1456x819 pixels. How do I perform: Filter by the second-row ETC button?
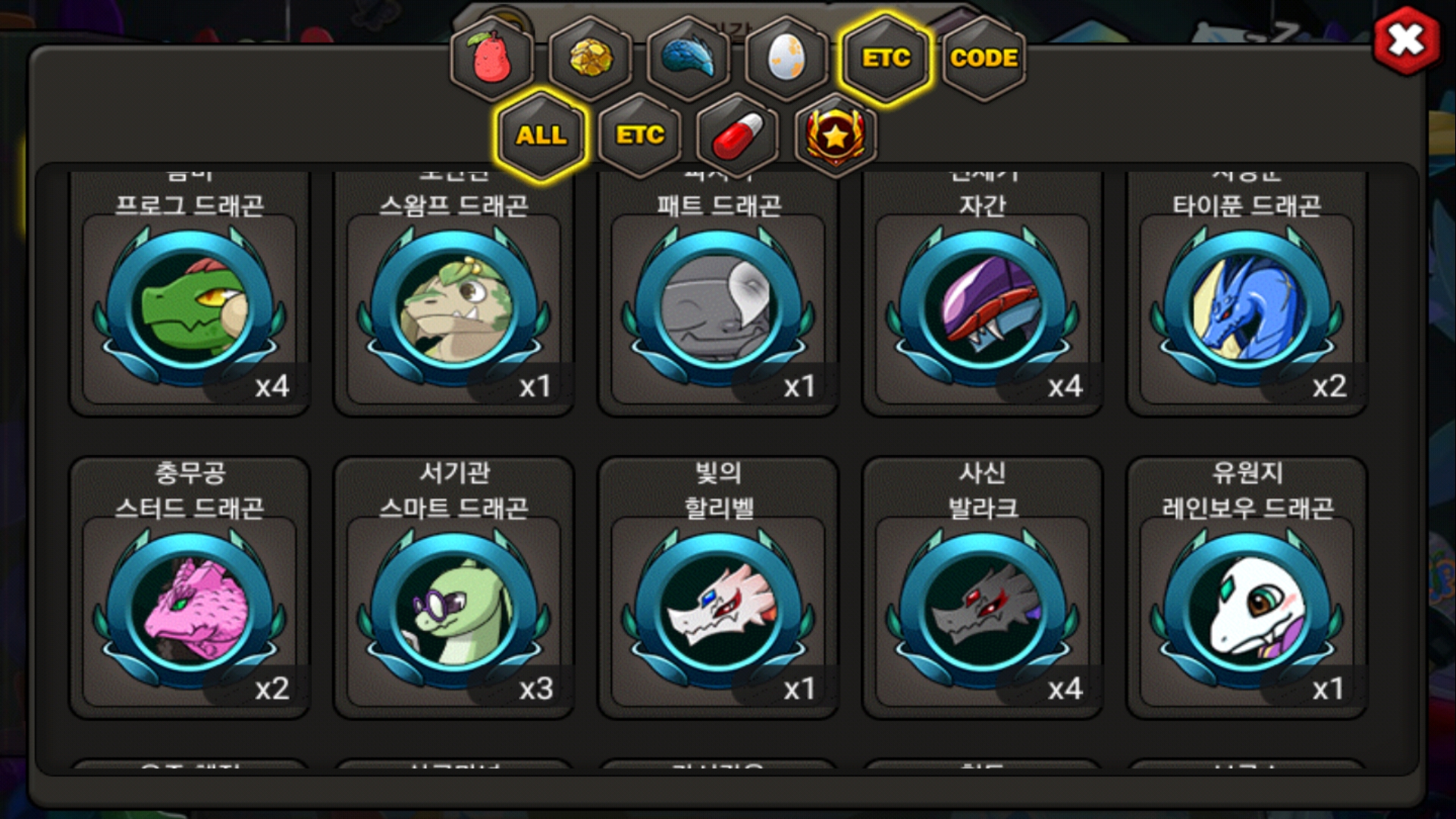640,136
